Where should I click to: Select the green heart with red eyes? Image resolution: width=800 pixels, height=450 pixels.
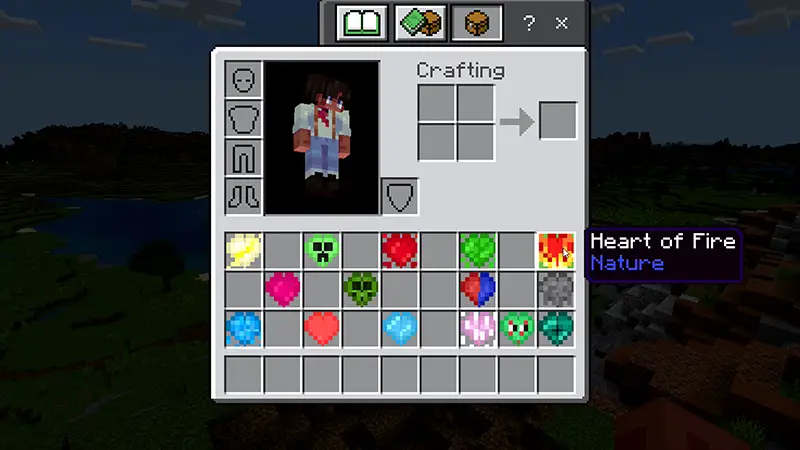click(516, 328)
